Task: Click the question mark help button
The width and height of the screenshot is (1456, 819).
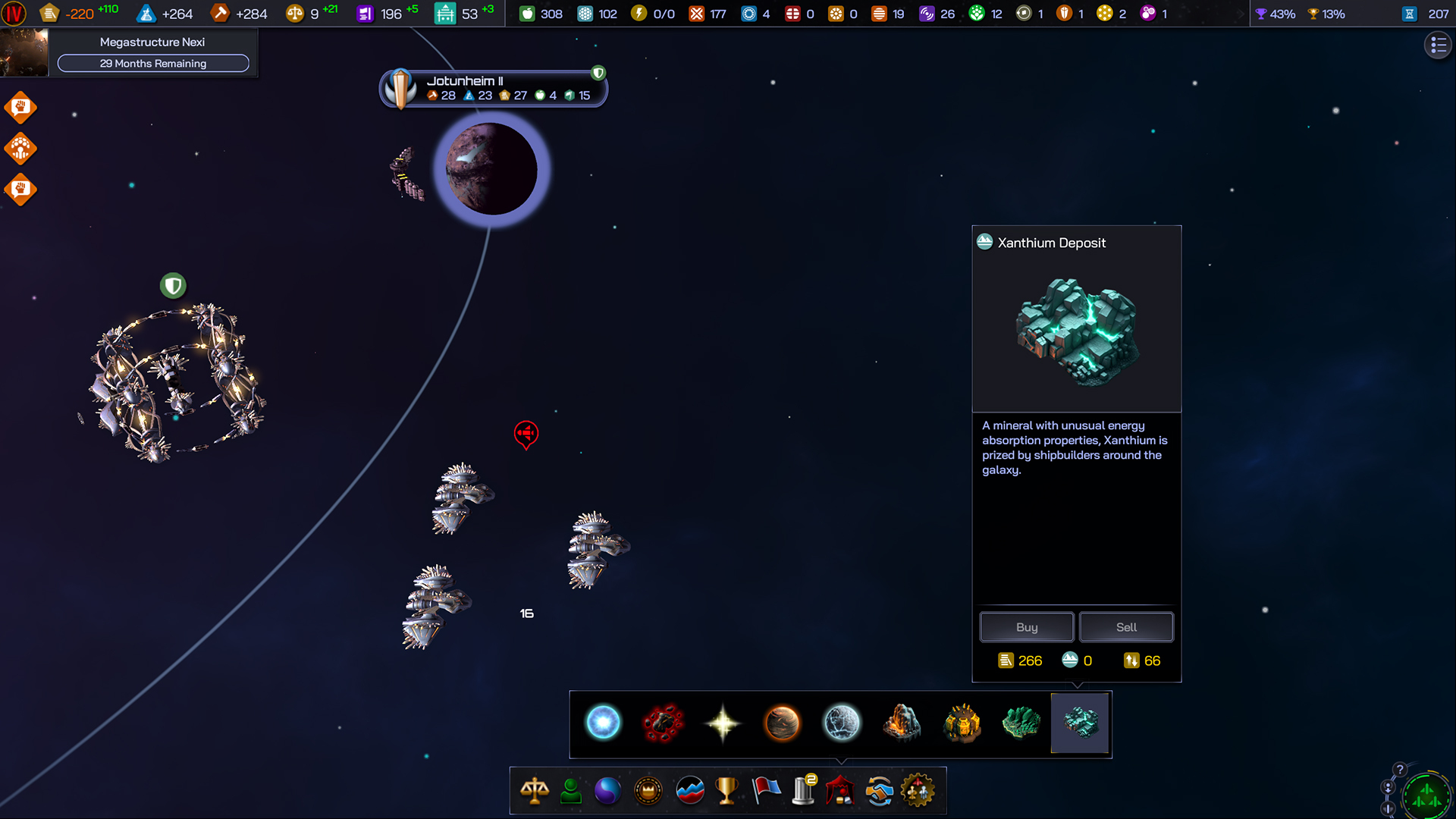Action: pyautogui.click(x=1400, y=769)
